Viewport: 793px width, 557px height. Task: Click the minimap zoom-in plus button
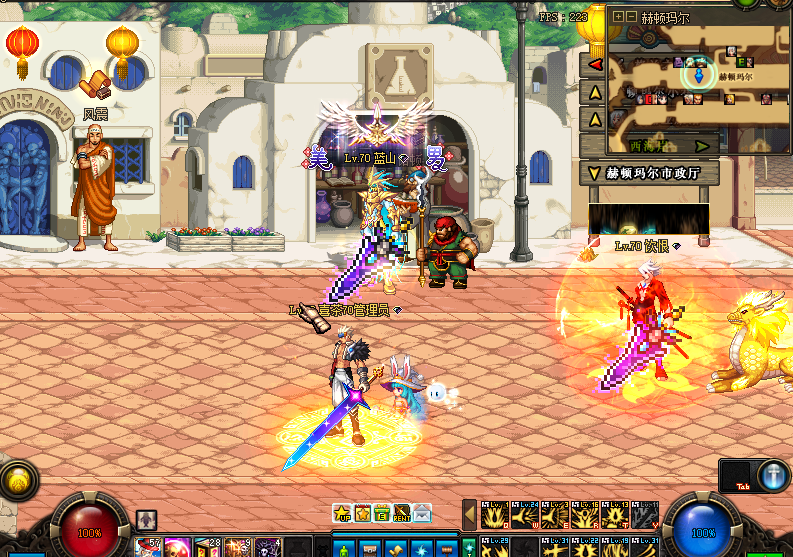tap(619, 17)
